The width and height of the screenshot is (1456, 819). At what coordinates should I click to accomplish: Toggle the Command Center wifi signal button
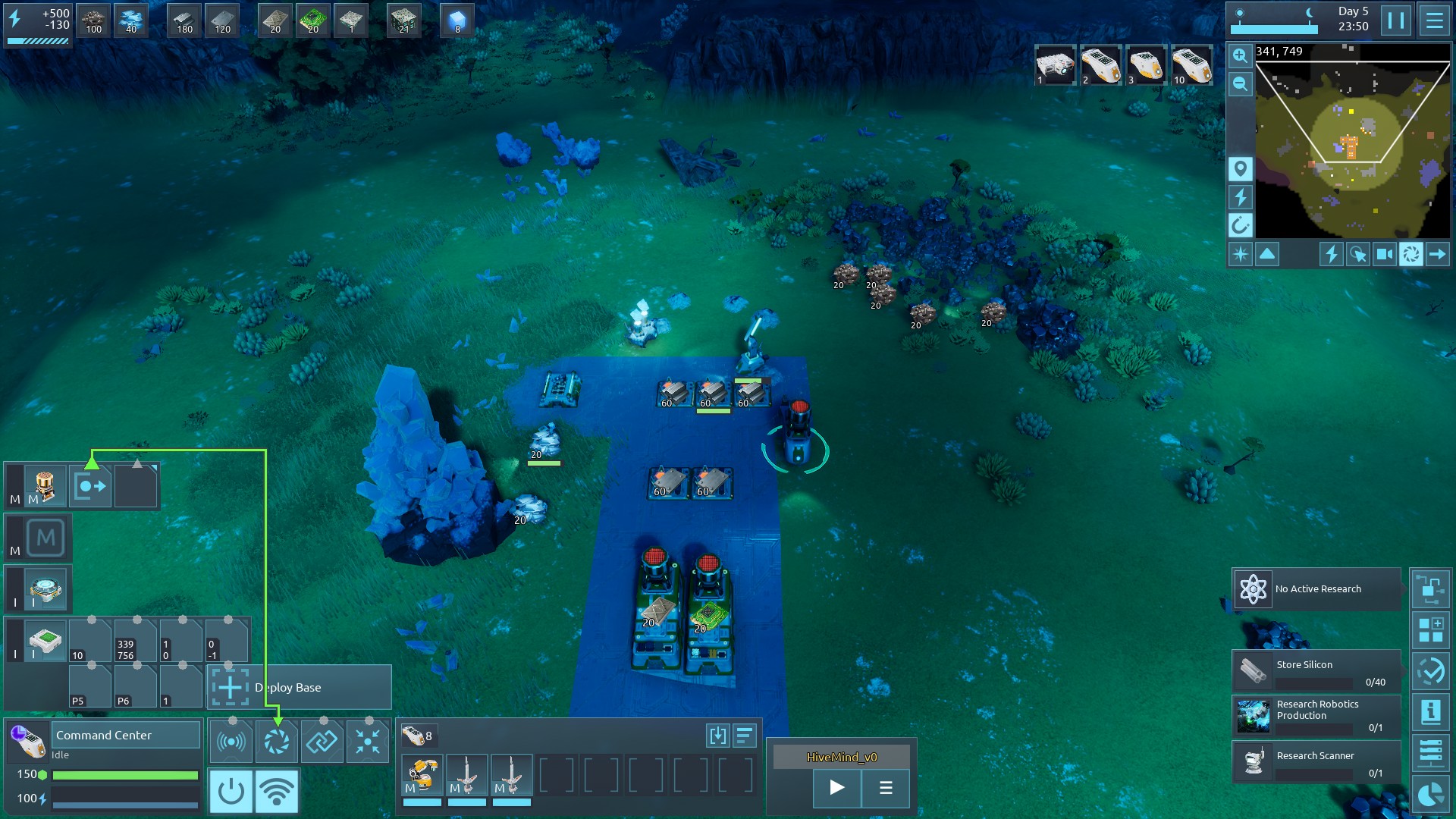[x=277, y=791]
